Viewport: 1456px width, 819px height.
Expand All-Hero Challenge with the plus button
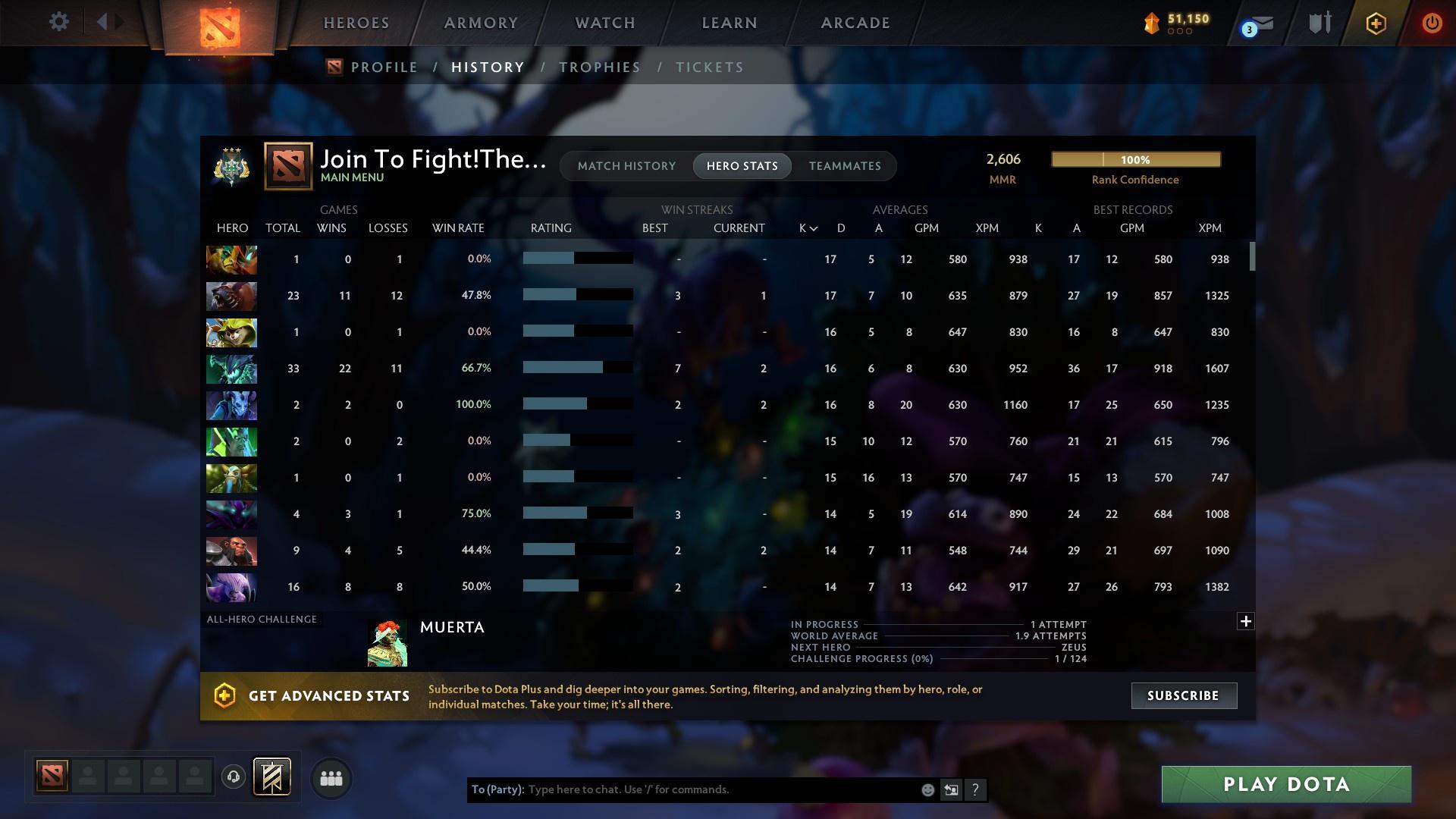[1246, 621]
